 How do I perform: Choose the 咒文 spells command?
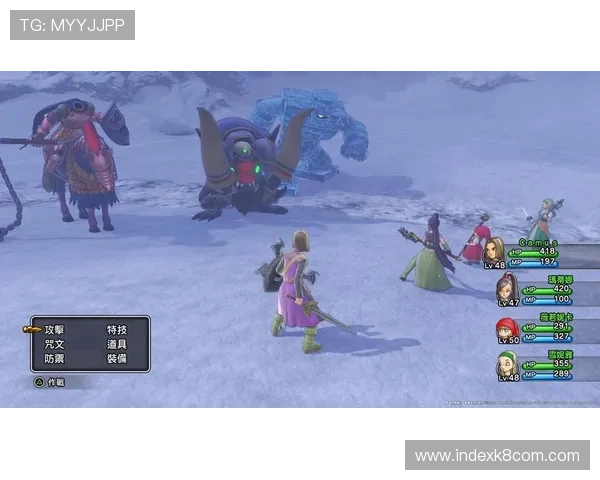coord(55,343)
